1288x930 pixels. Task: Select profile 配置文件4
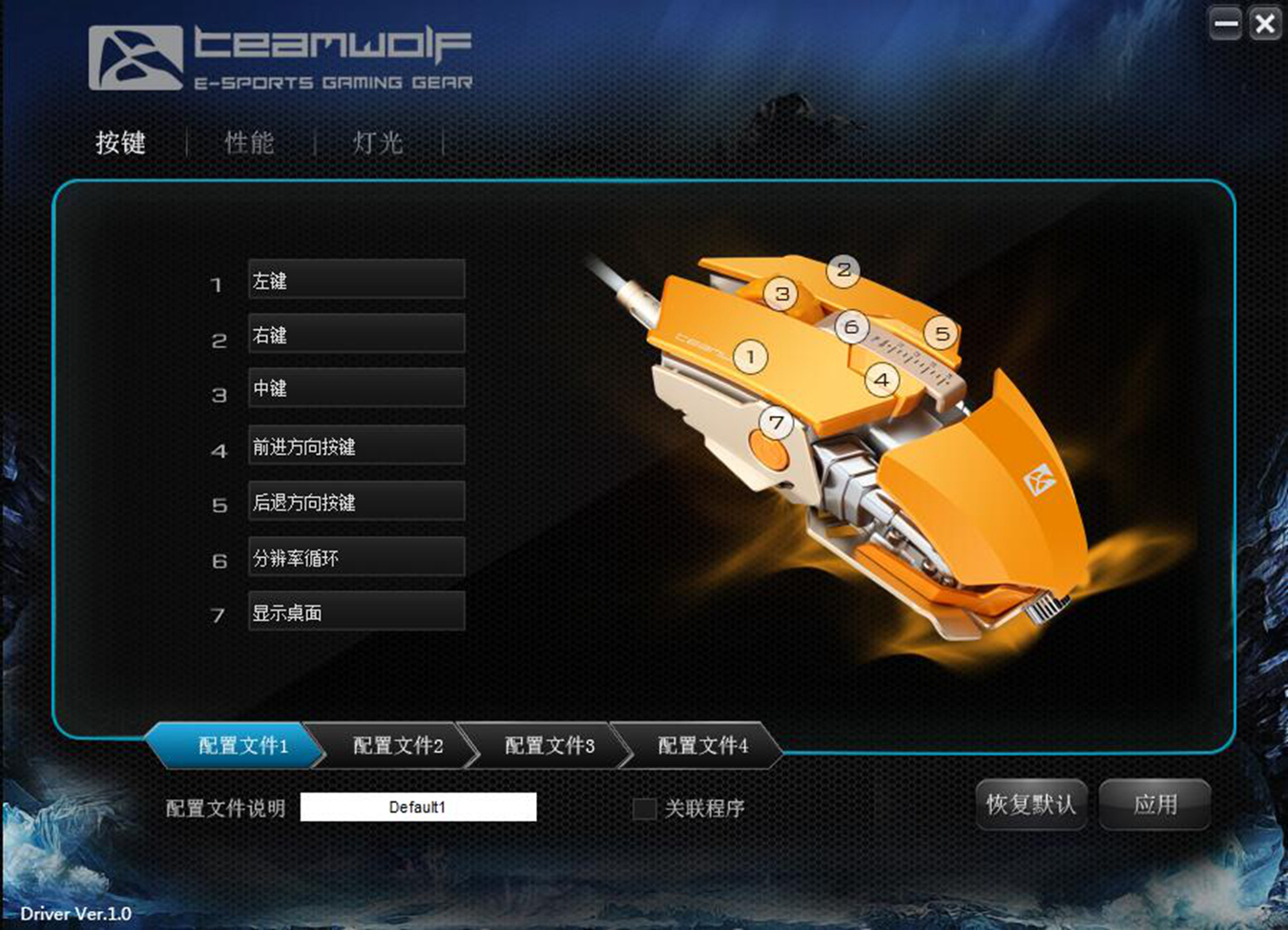click(701, 747)
